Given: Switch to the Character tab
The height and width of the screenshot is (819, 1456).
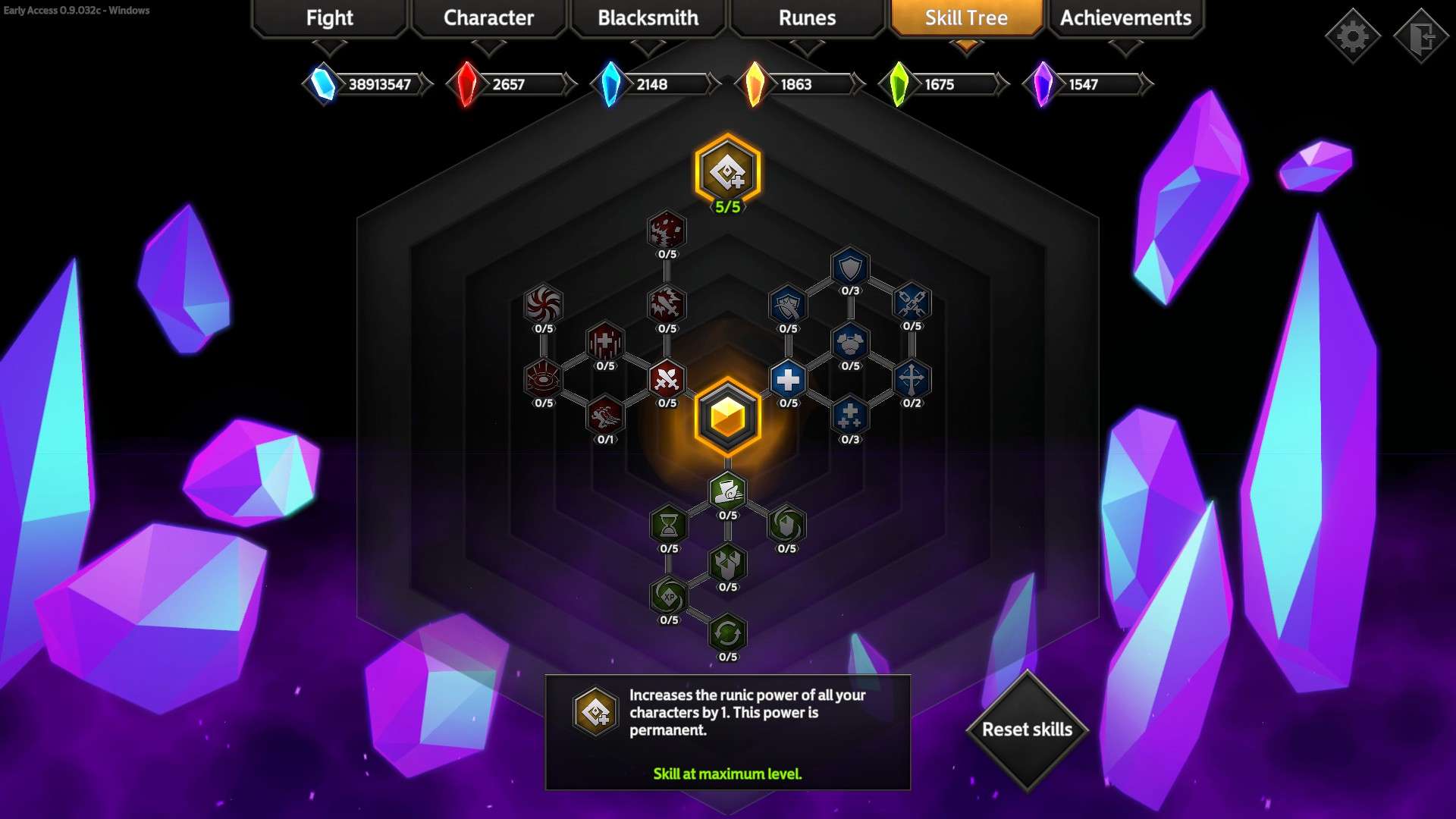Looking at the screenshot, I should (x=488, y=18).
